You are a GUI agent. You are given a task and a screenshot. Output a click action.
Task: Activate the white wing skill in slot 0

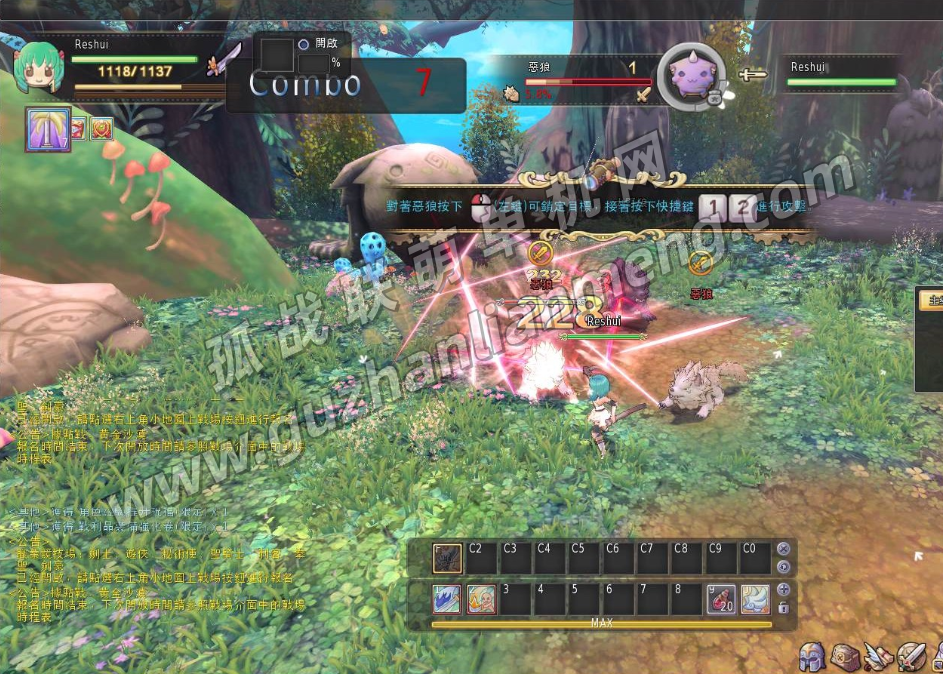(x=755, y=598)
